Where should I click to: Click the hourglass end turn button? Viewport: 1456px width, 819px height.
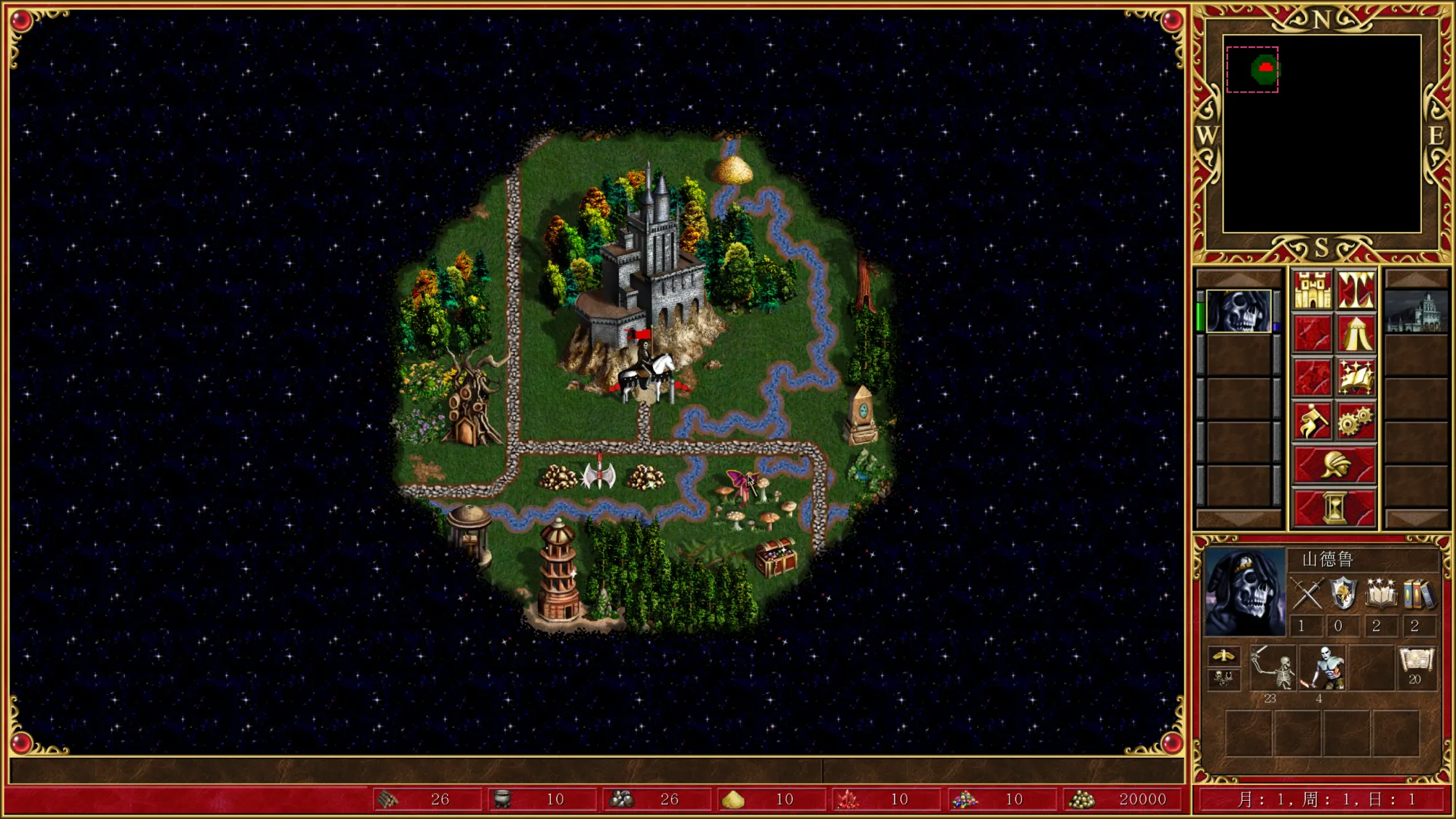tap(1334, 507)
